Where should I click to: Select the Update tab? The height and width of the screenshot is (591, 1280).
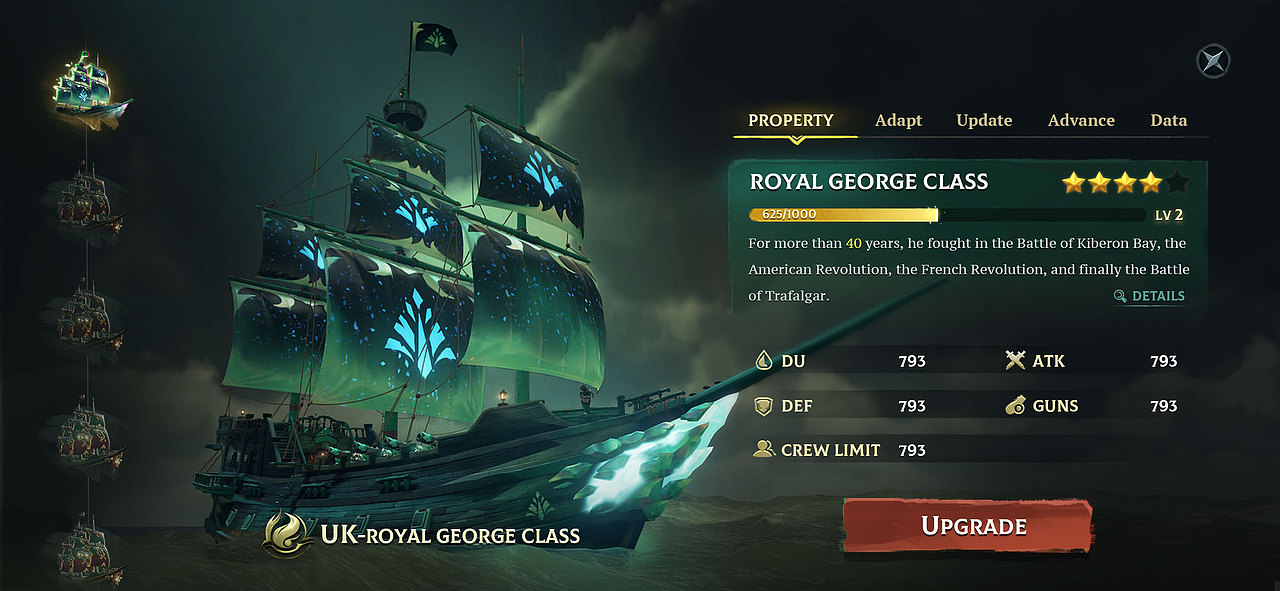[x=984, y=120]
